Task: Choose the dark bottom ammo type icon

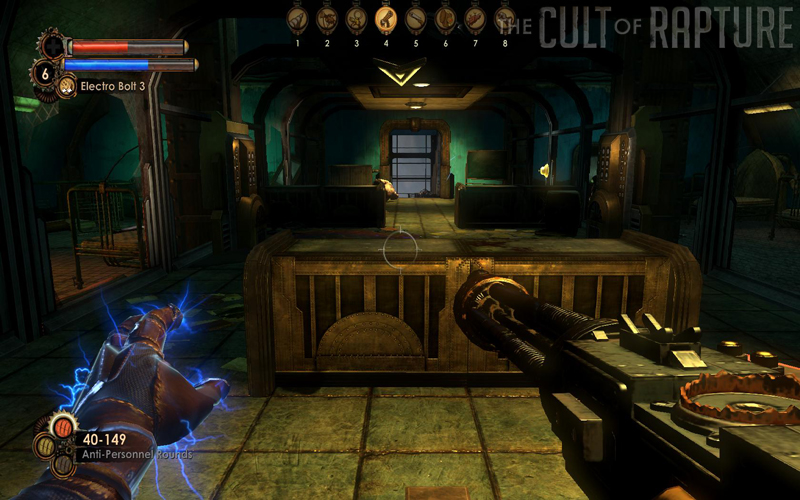Action: point(62,464)
